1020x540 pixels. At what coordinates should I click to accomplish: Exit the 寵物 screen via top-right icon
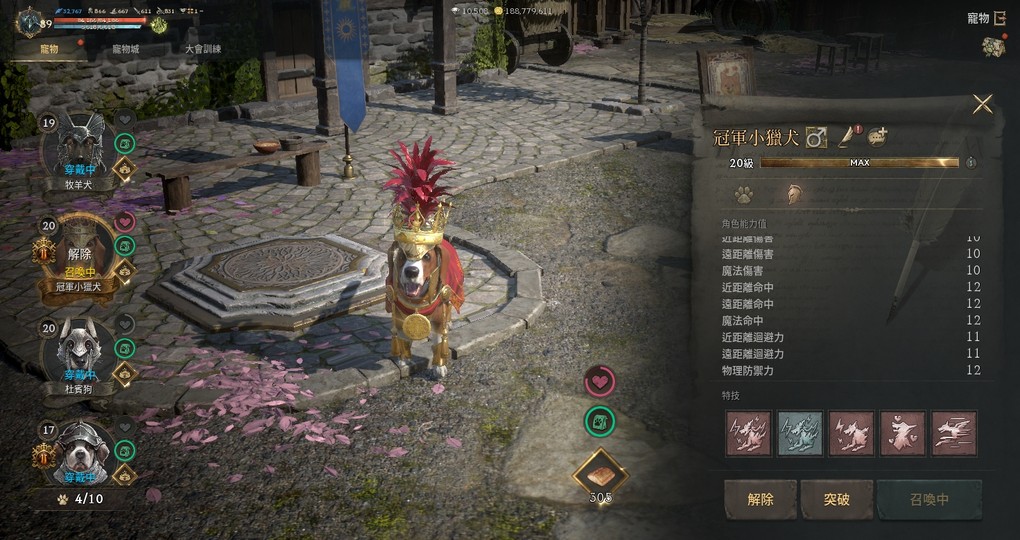[x=999, y=17]
